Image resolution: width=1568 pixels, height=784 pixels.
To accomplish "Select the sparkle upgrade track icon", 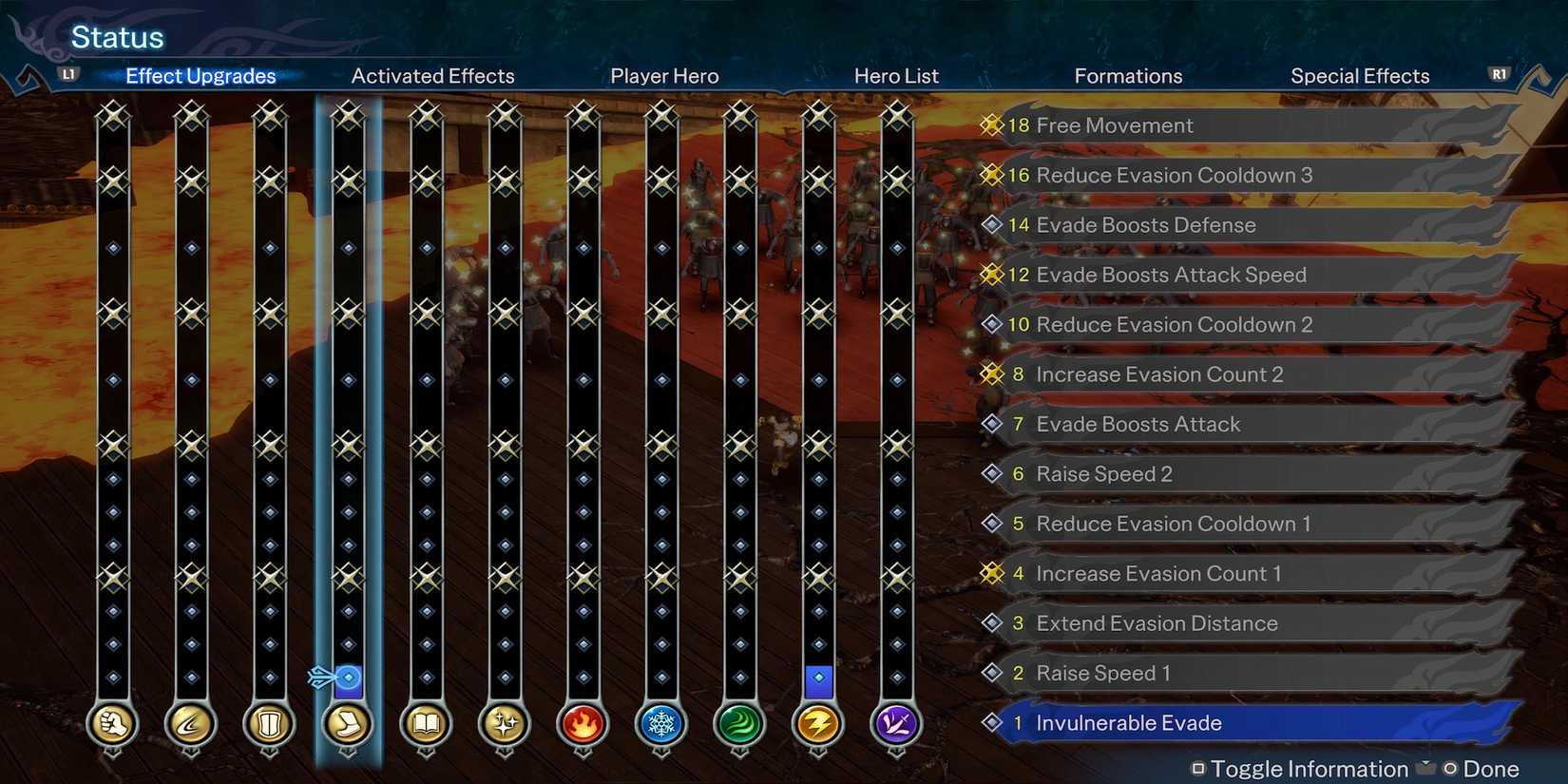I will click(504, 724).
